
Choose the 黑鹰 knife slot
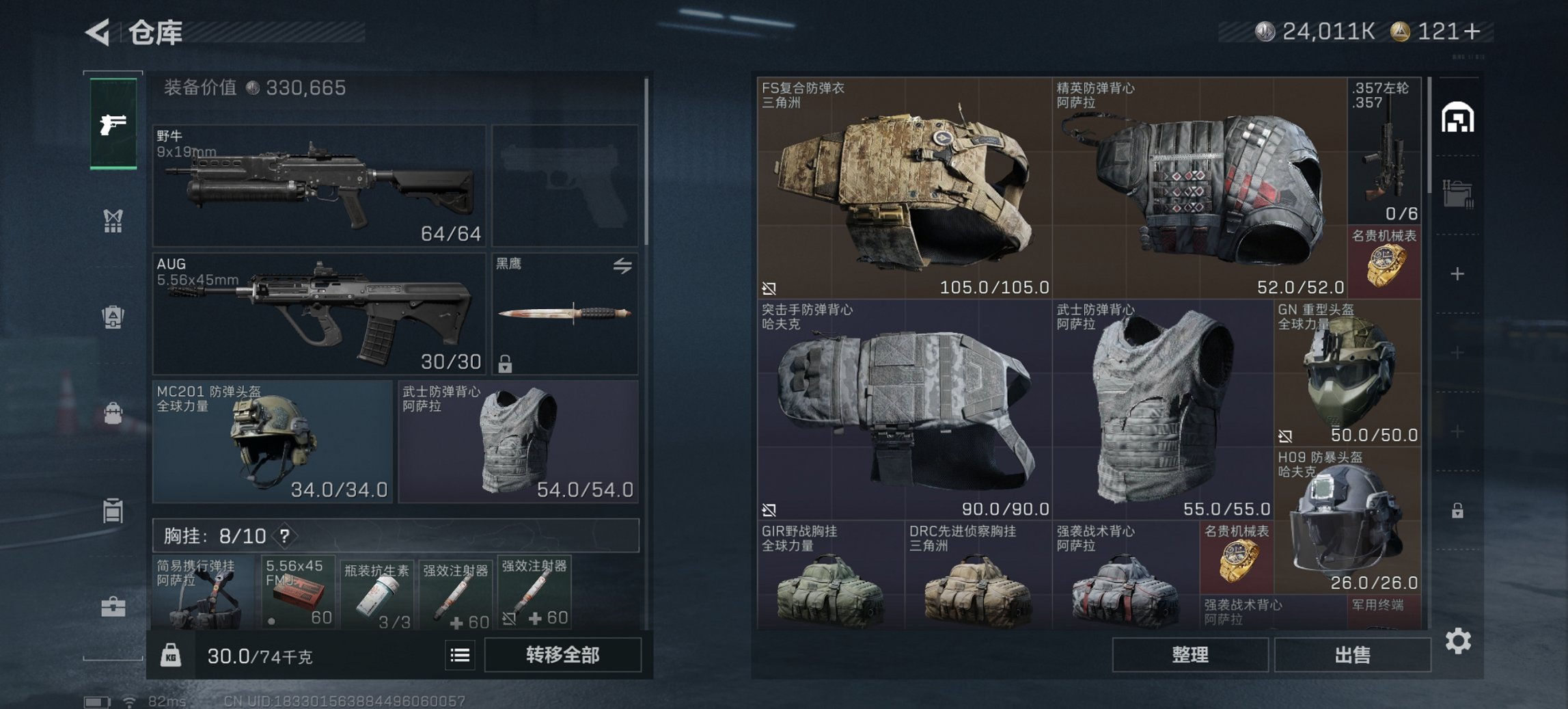click(x=564, y=314)
